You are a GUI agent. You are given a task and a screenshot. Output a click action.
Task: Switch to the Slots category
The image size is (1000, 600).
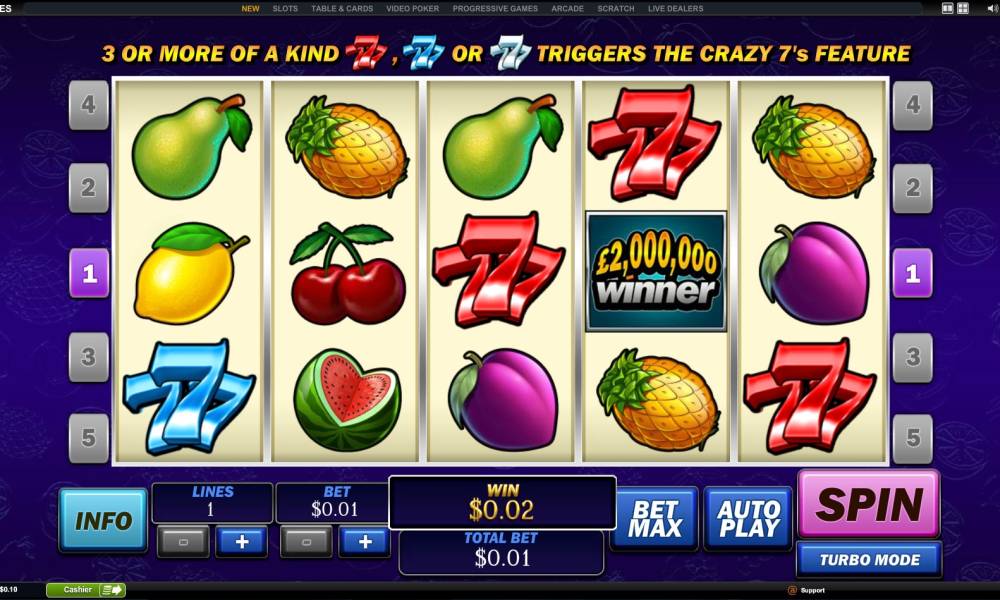[285, 8]
